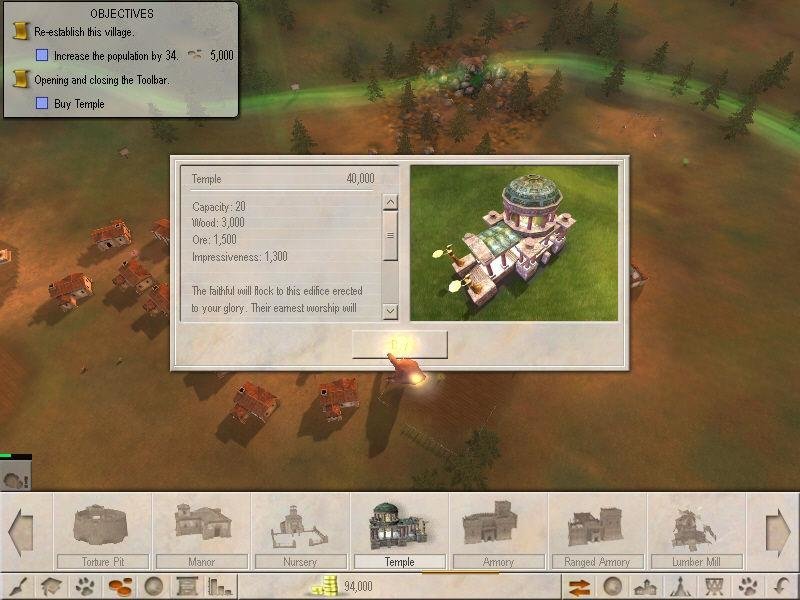Buy the Temple with the Buy button
The image size is (800, 600).
pyautogui.click(x=399, y=344)
